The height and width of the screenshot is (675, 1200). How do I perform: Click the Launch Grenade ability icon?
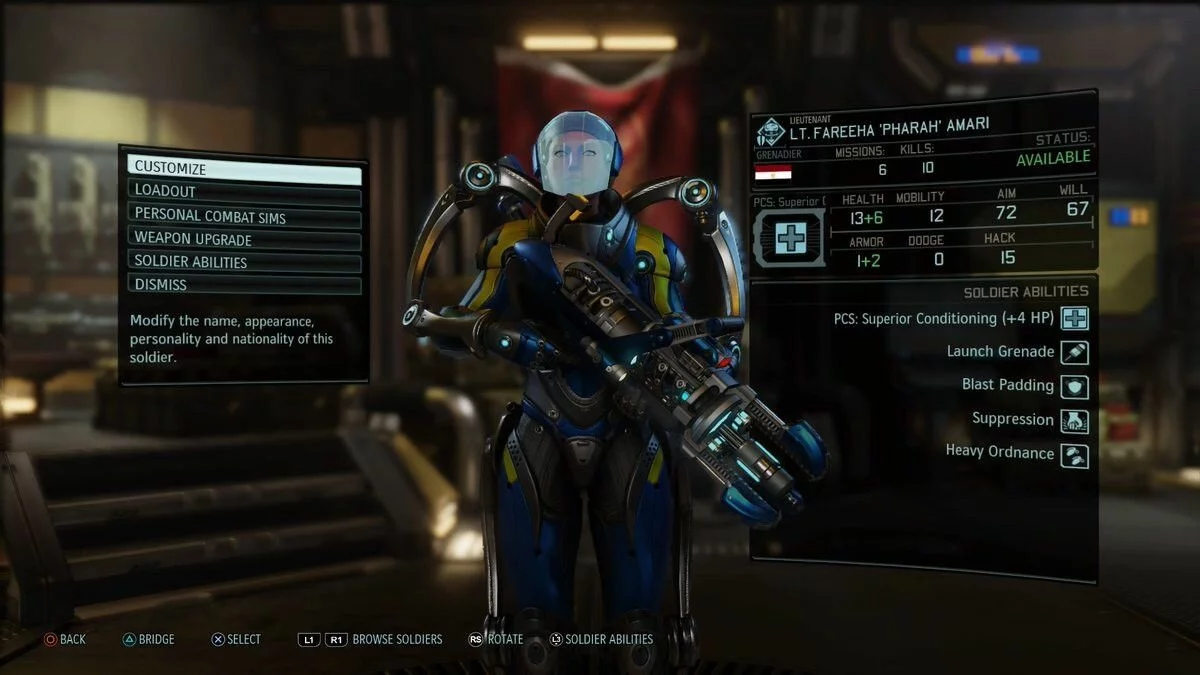(1075, 352)
